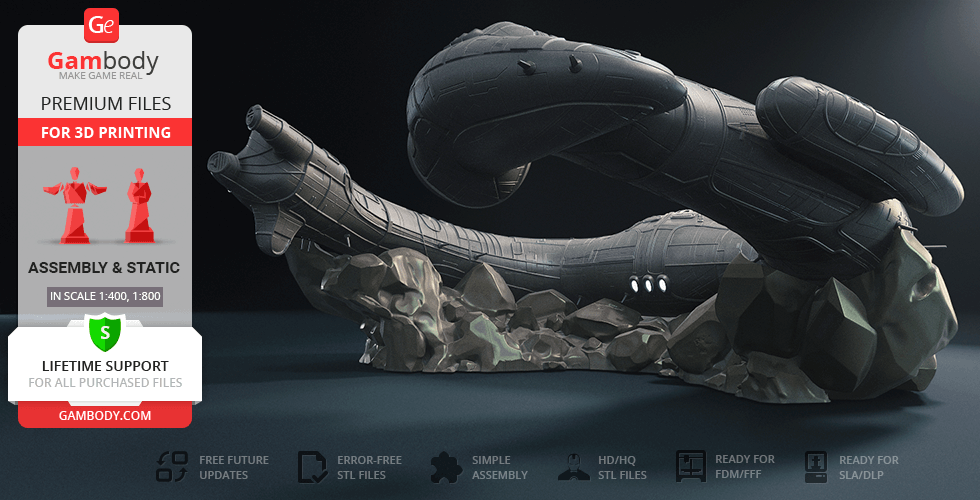Click the red Gambody logo badge

103,25
